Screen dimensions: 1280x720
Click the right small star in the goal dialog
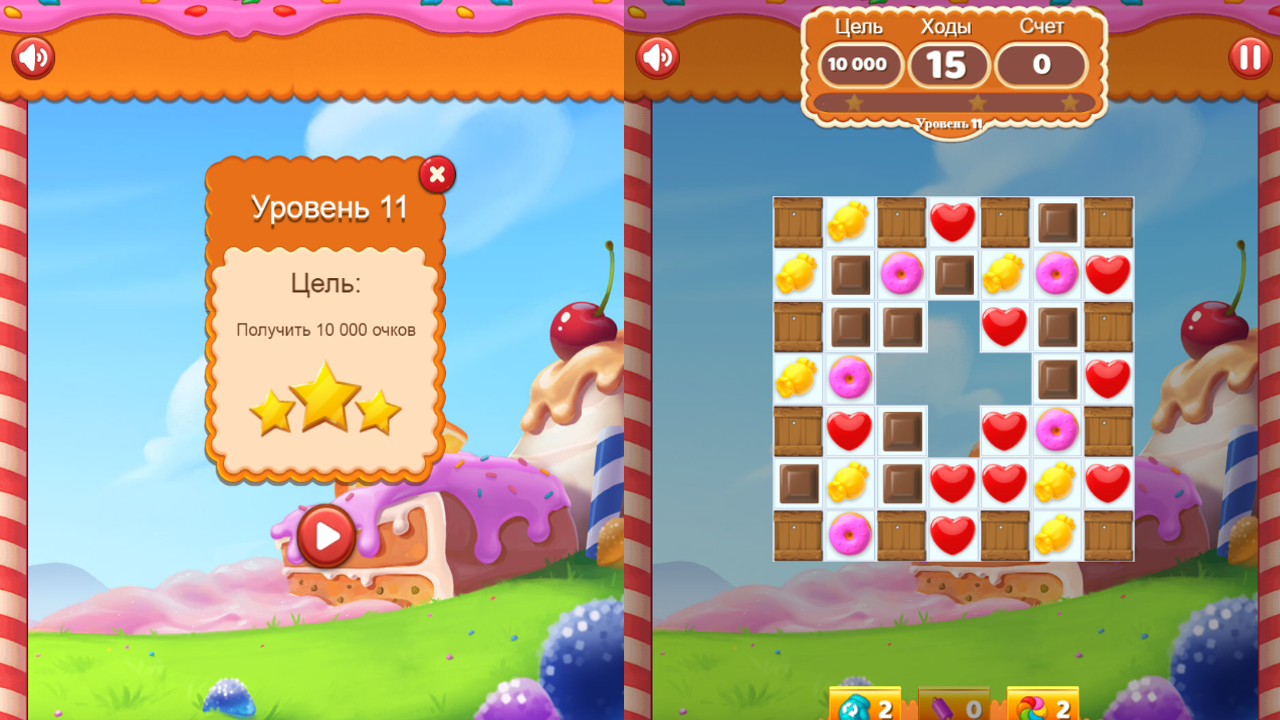pos(380,410)
